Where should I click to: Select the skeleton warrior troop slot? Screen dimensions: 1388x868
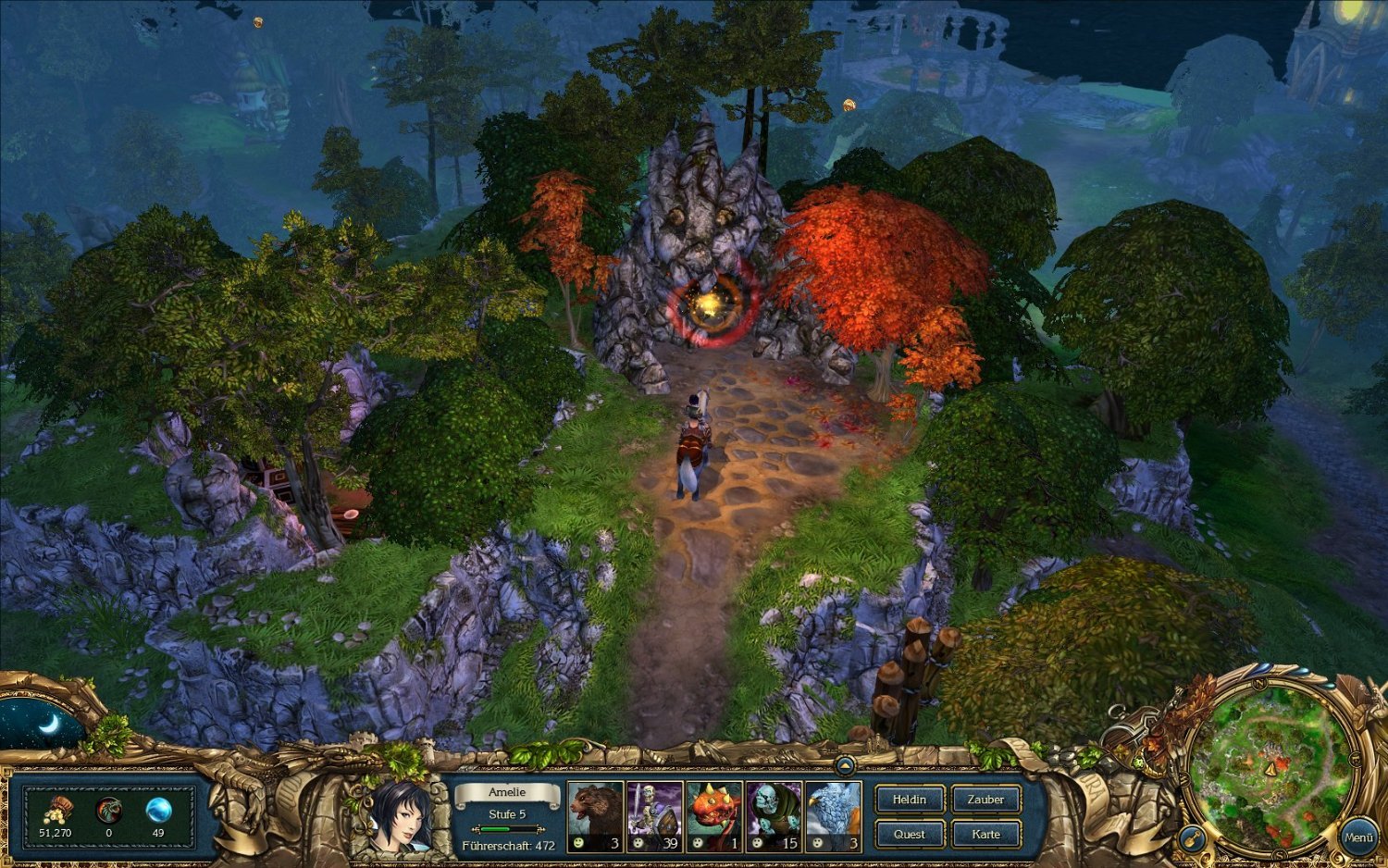[x=654, y=816]
